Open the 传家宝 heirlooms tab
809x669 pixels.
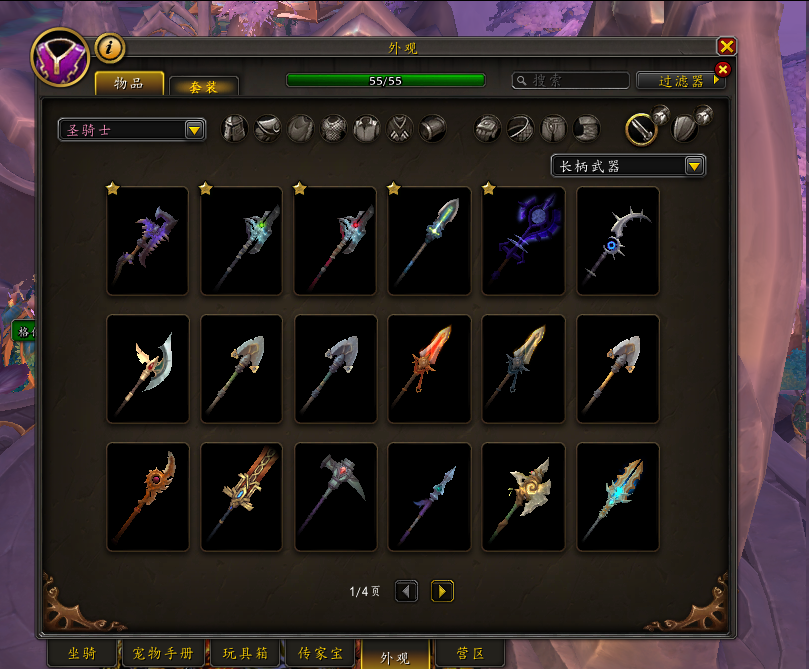click(320, 654)
